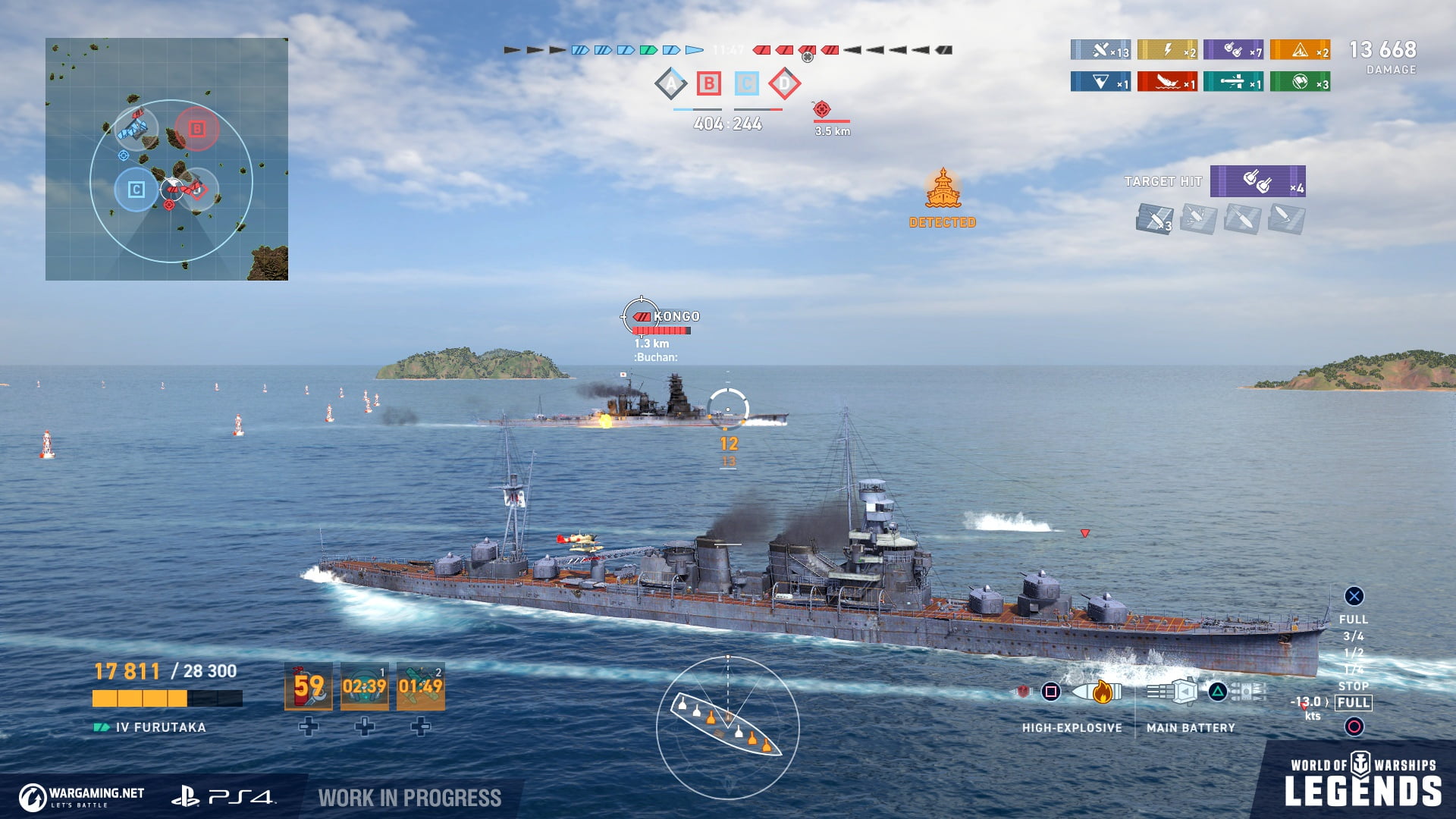Switch to the armor-piercing shell icon
Image resolution: width=1456 pixels, height=819 pixels.
(x=1024, y=692)
